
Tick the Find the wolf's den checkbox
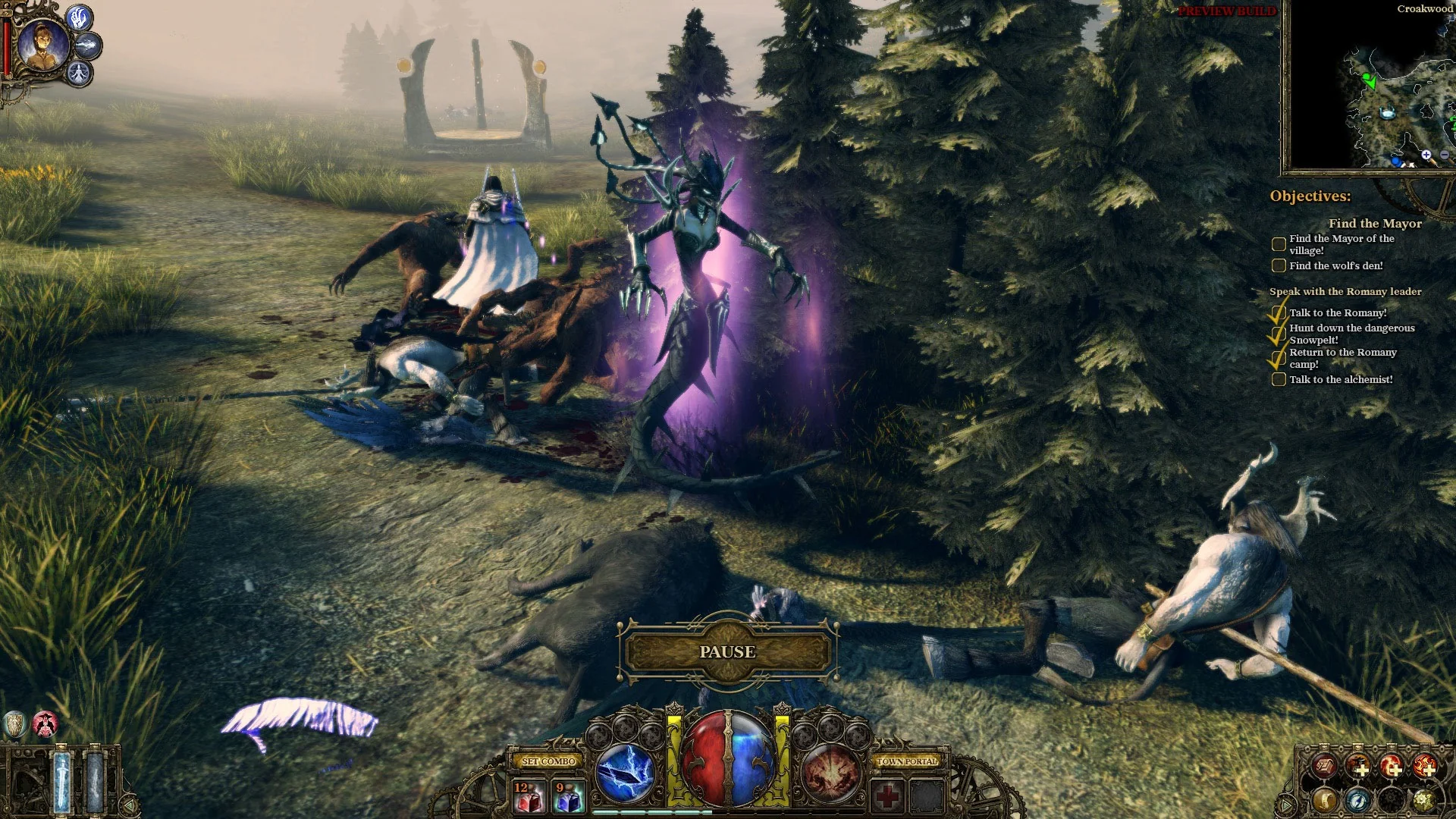[1279, 265]
